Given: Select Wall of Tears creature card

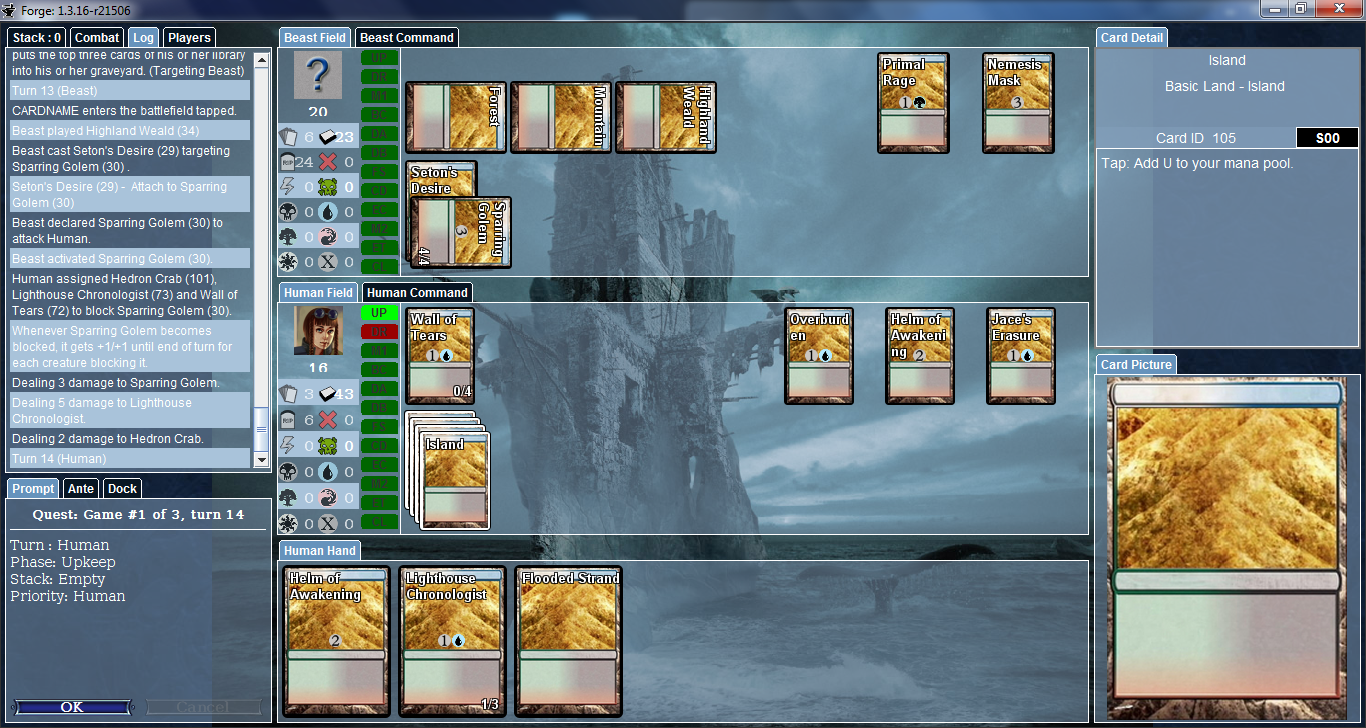Looking at the screenshot, I should 441,356.
